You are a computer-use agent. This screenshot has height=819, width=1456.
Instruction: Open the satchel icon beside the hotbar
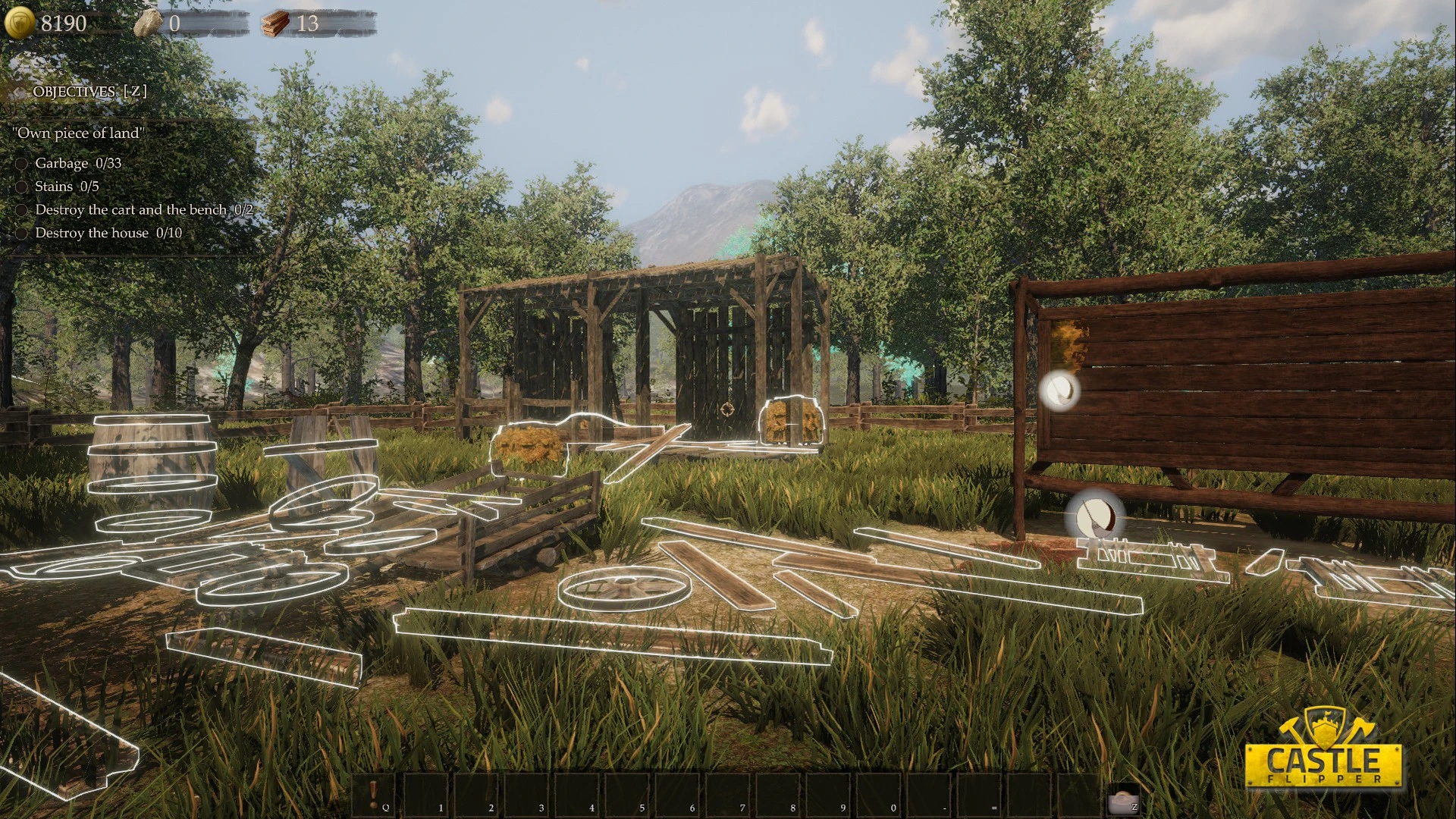(x=1121, y=799)
